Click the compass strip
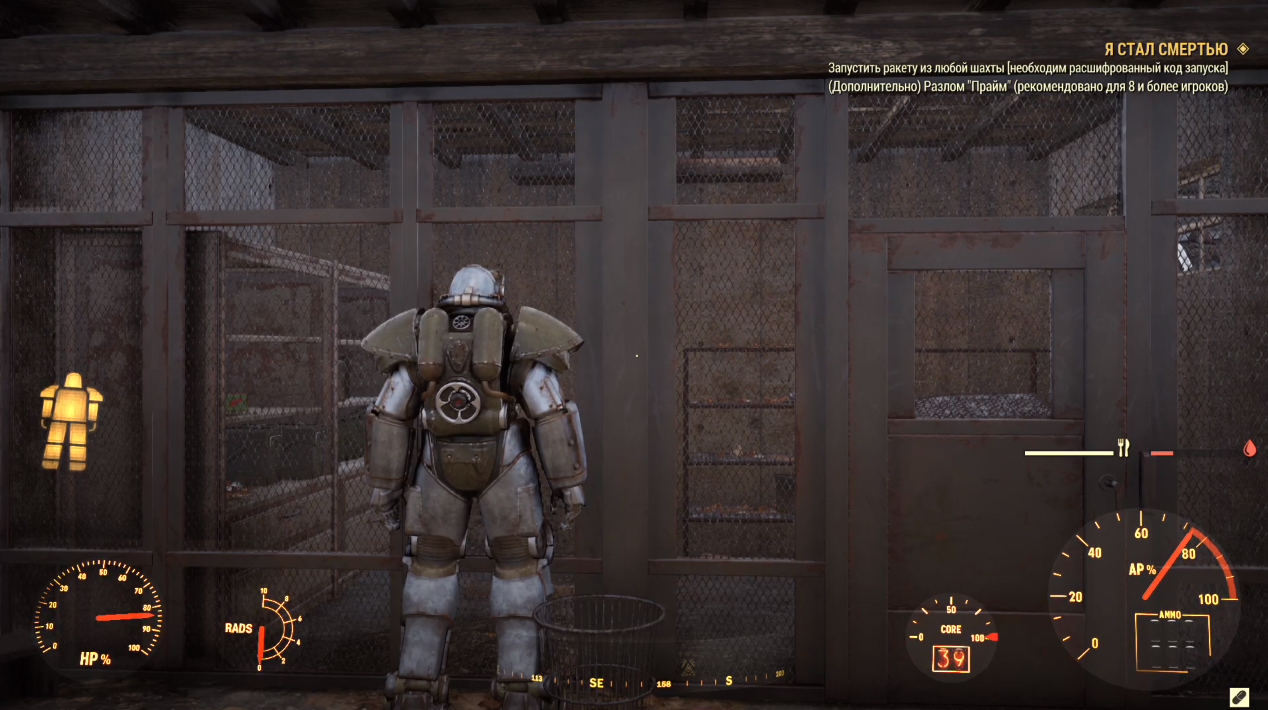 tap(660, 682)
